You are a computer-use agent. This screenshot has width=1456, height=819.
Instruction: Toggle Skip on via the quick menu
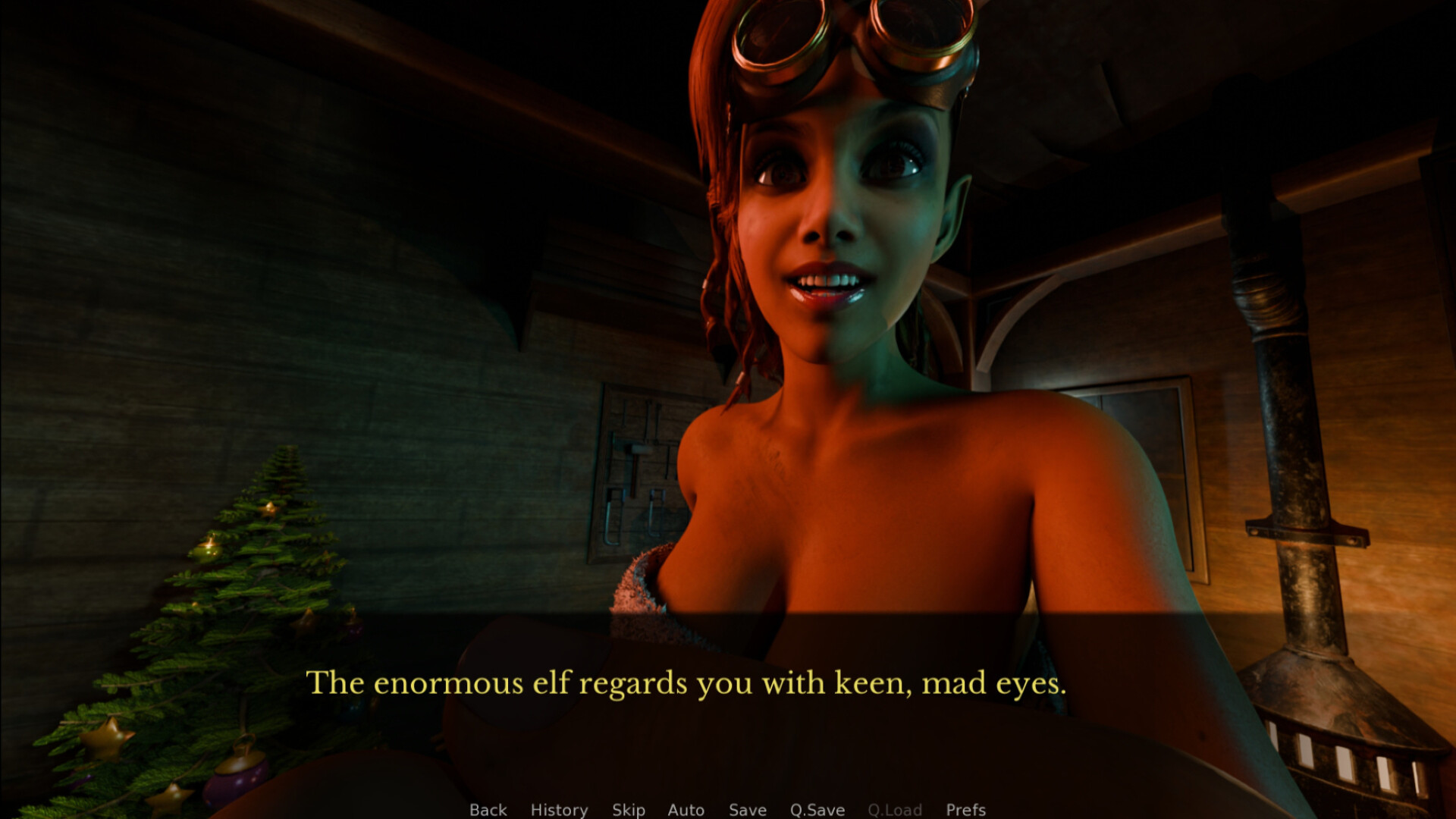click(x=628, y=809)
